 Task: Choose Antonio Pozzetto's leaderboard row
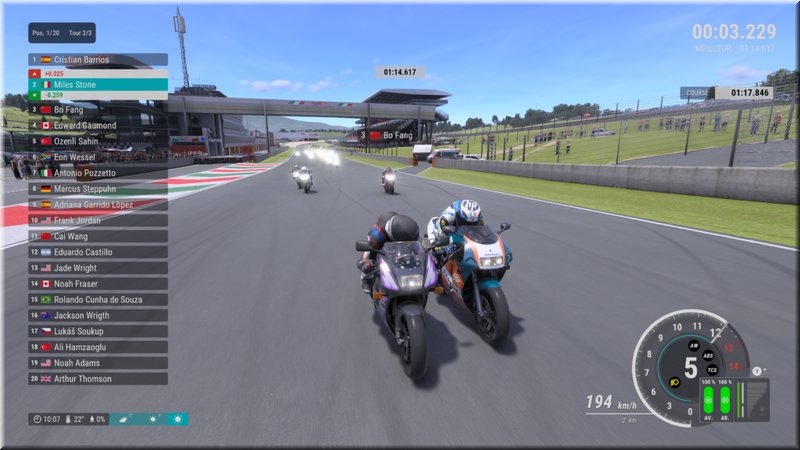pos(97,172)
